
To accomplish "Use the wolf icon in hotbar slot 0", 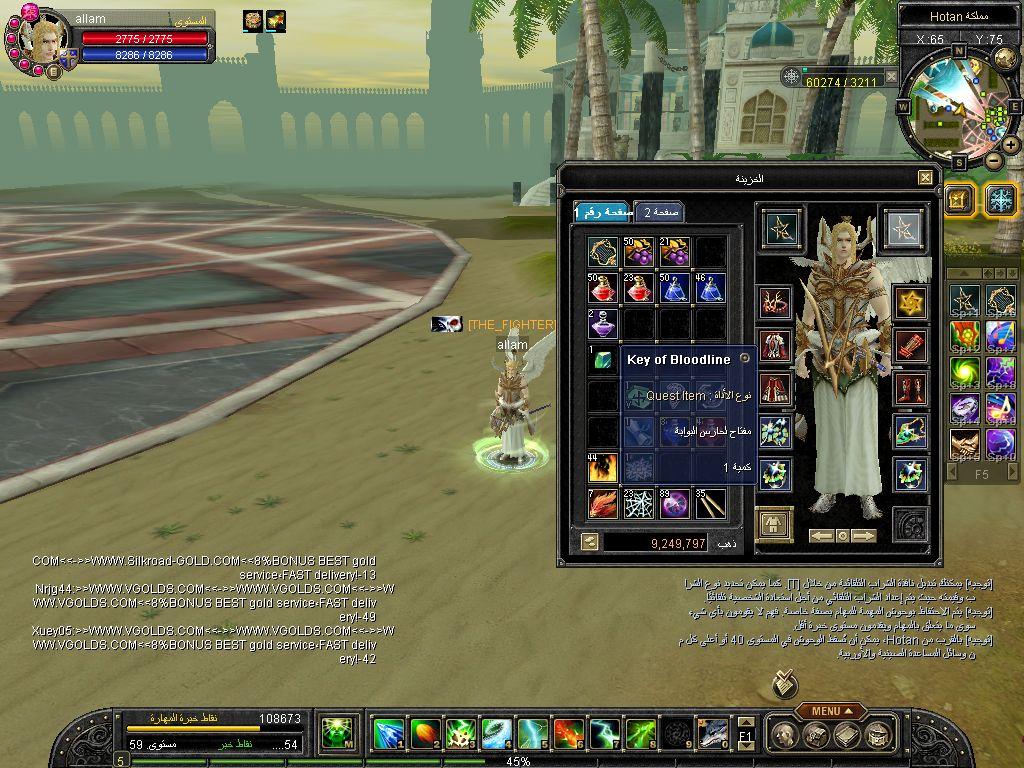I will pyautogui.click(x=712, y=734).
